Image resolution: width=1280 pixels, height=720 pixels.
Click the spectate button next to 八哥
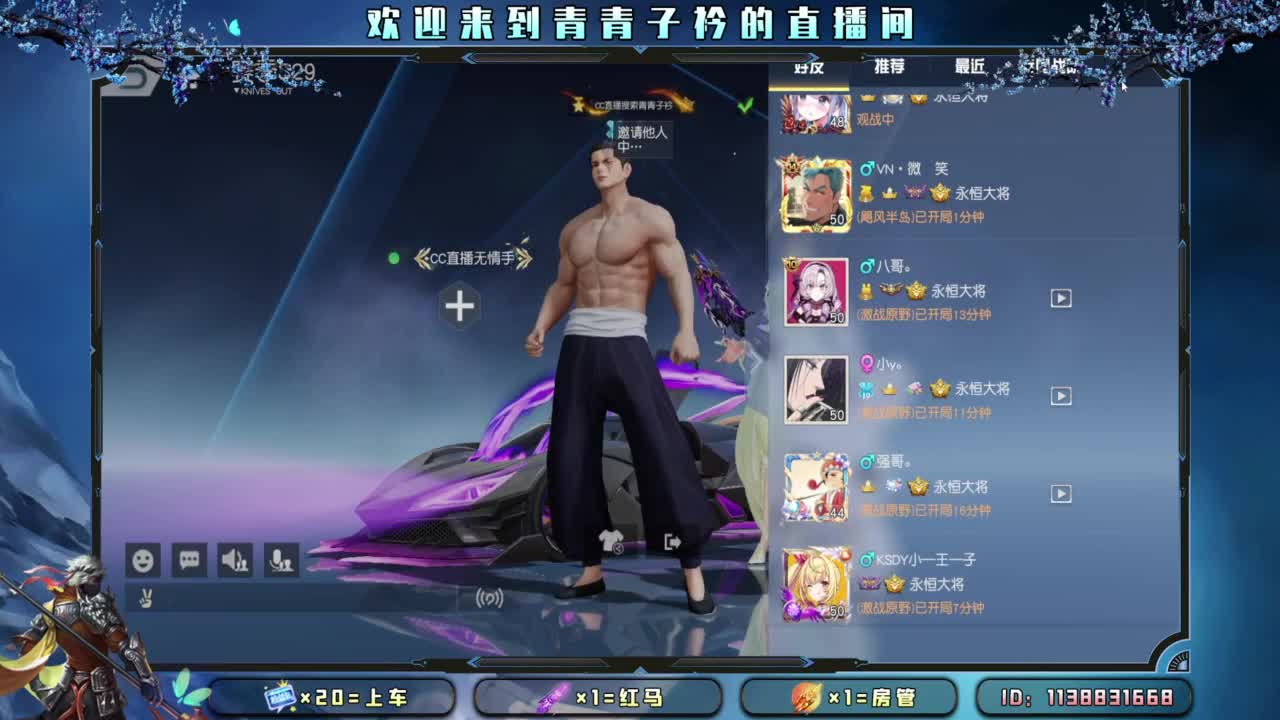1060,298
